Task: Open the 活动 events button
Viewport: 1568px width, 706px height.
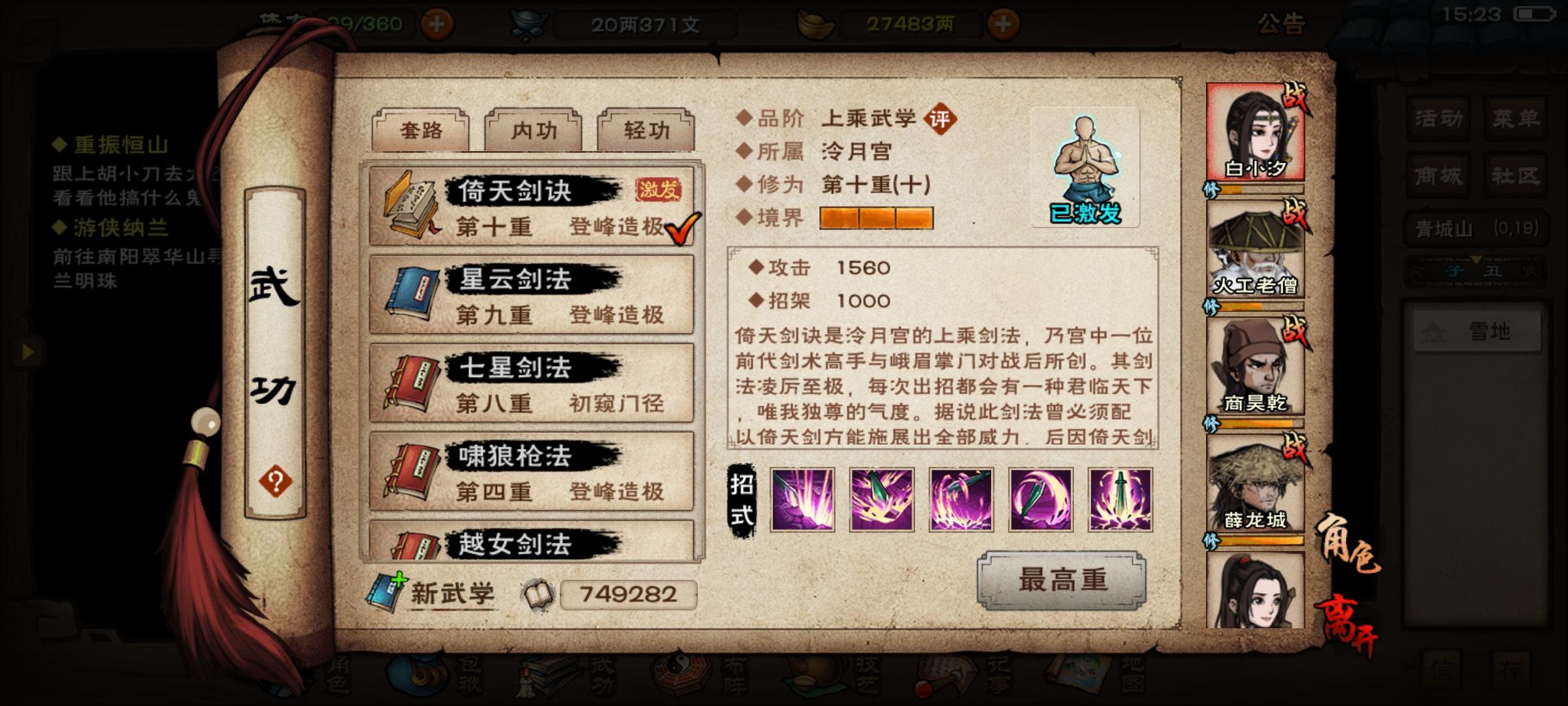Action: point(1437,120)
